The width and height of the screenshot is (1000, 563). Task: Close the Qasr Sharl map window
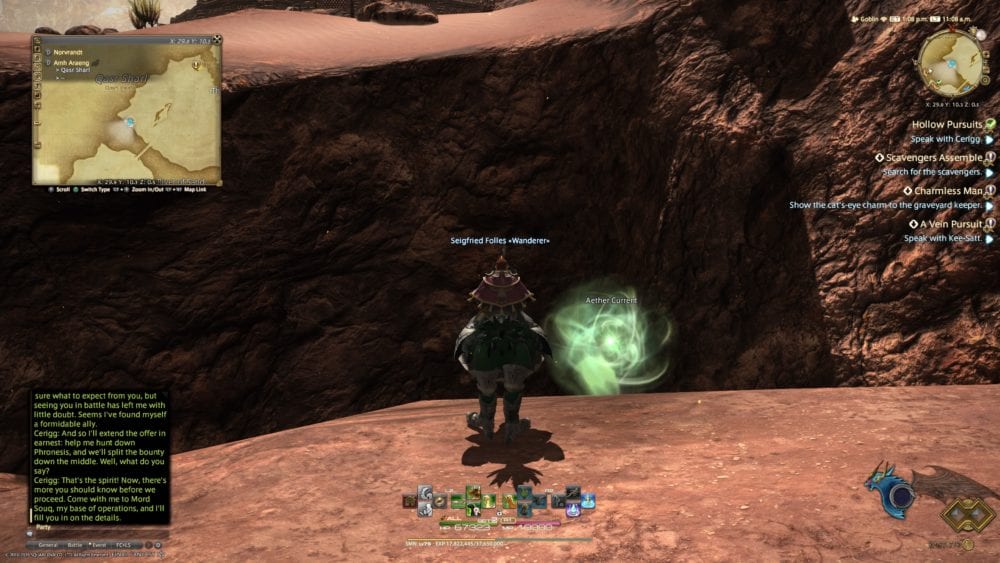click(215, 40)
